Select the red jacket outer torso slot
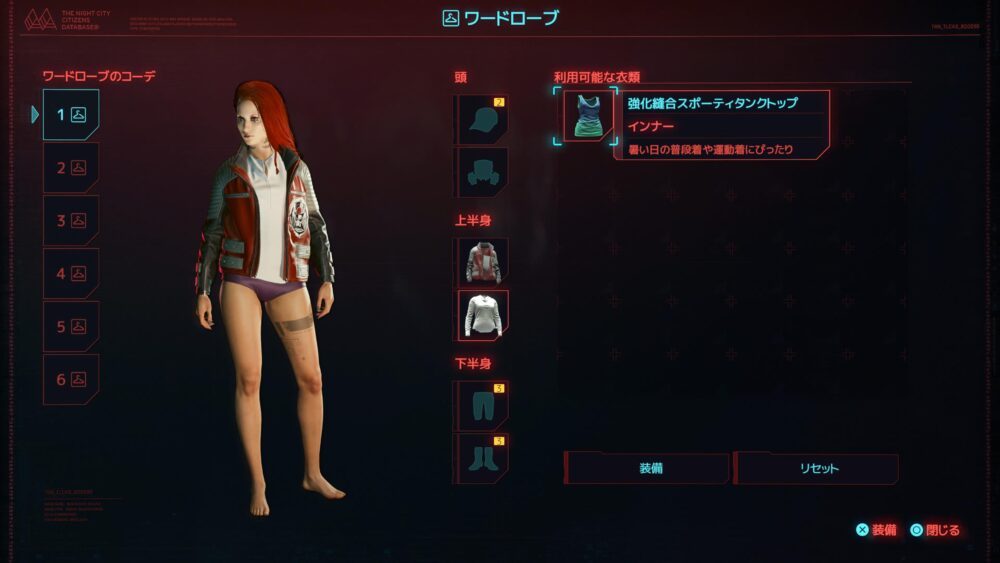This screenshot has width=1000, height=563. [482, 262]
